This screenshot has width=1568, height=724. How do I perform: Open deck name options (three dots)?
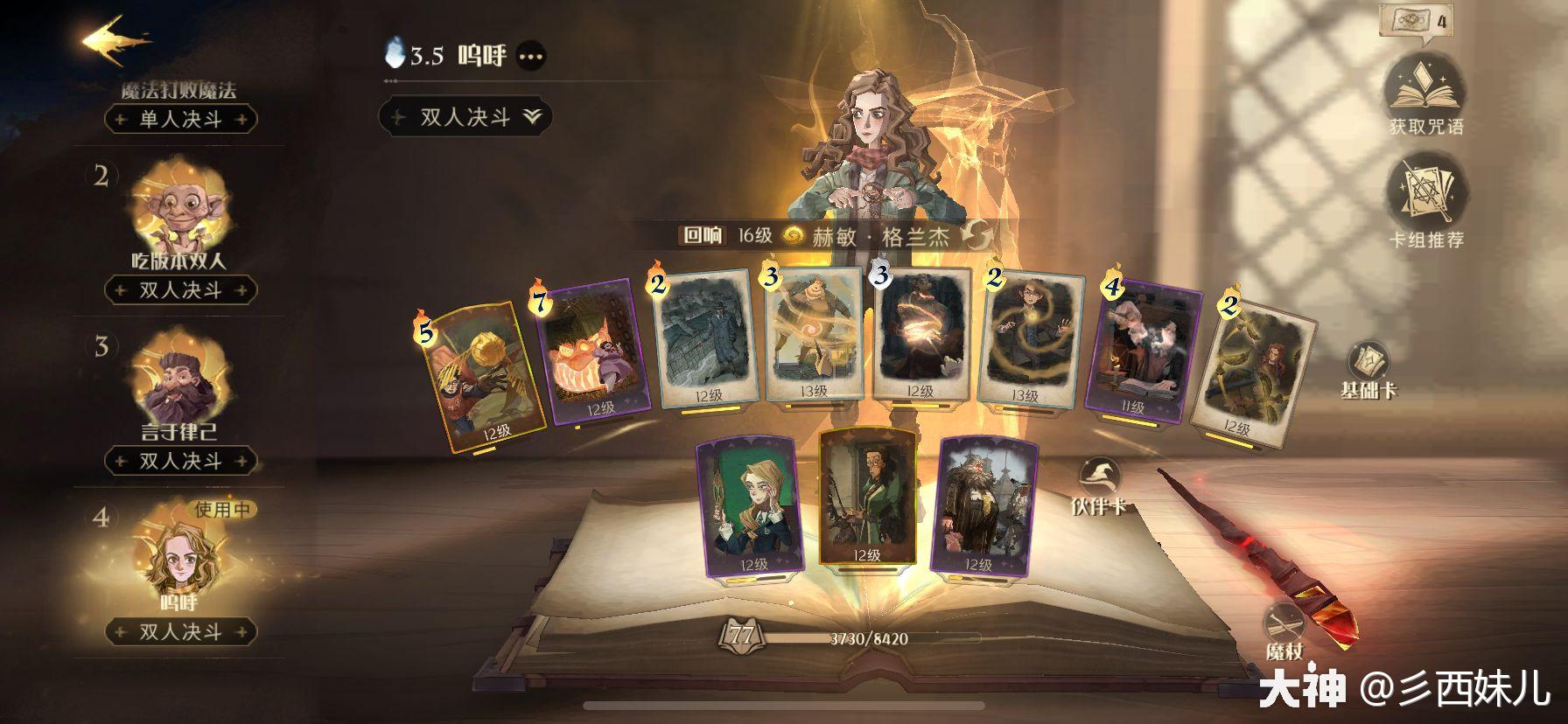pyautogui.click(x=531, y=57)
